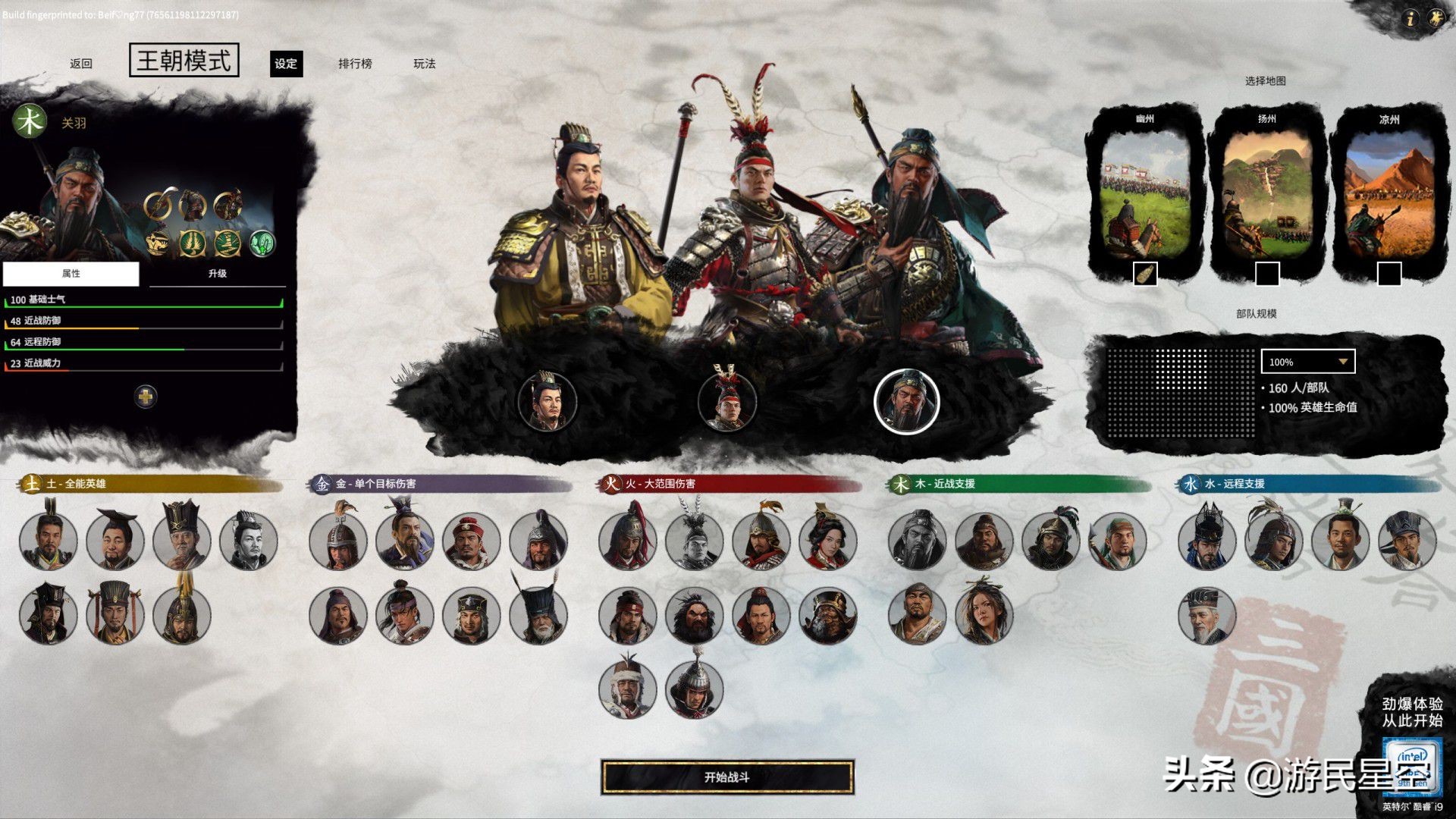Show the 属性 attributes tab

(71, 274)
